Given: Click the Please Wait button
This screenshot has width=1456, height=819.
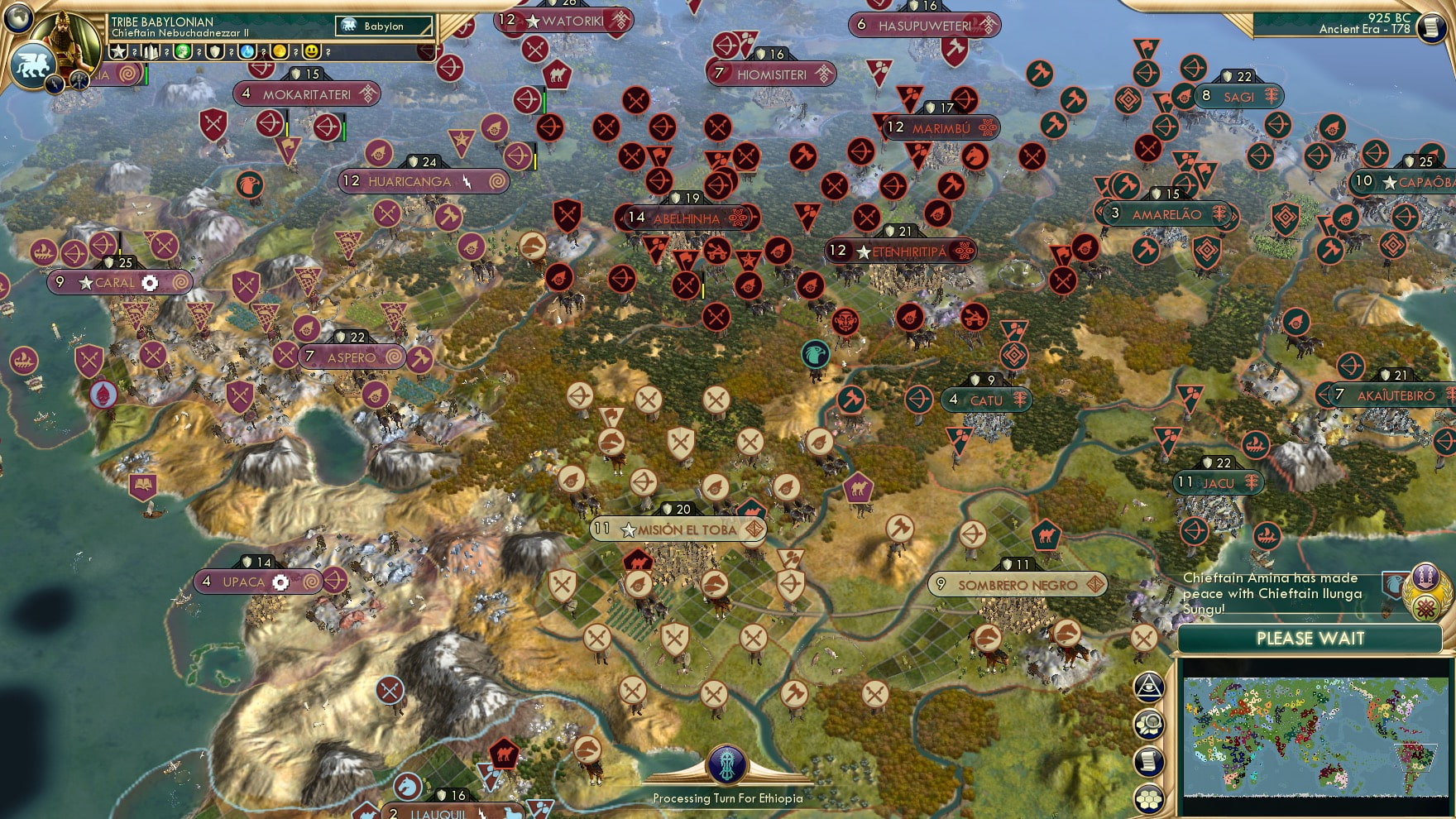Looking at the screenshot, I should (1310, 639).
